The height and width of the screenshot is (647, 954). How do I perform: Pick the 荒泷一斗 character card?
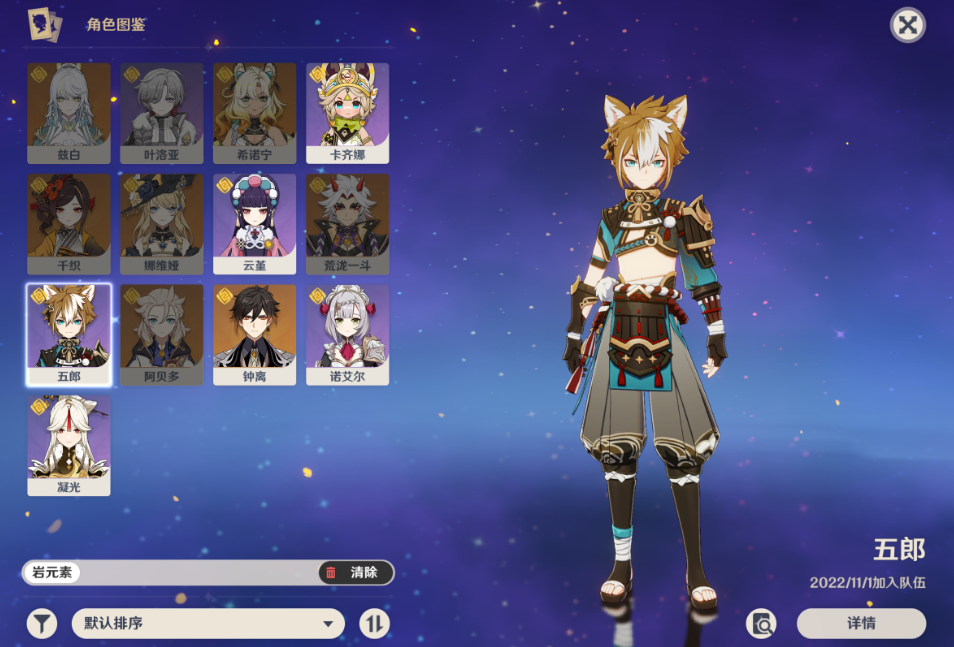pyautogui.click(x=348, y=223)
